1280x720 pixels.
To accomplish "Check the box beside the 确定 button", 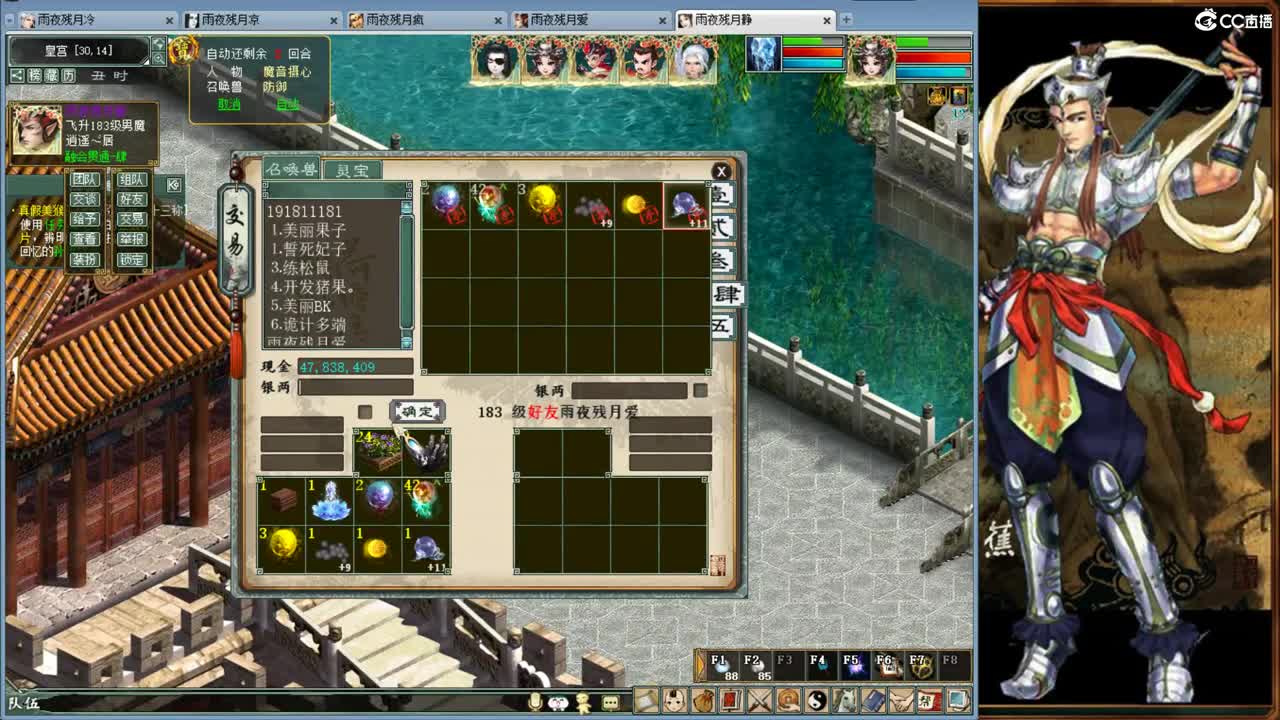I will [x=365, y=410].
